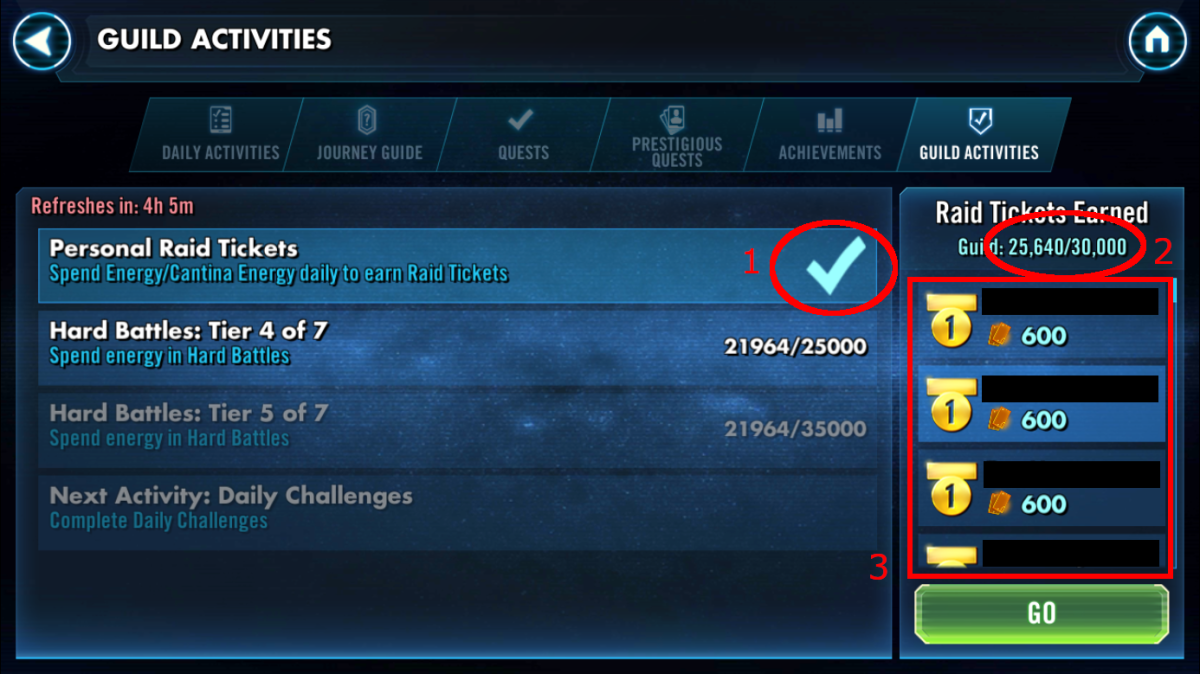This screenshot has width=1200, height=674.
Task: Select the Prestigious Quests tab
Action: tap(677, 135)
